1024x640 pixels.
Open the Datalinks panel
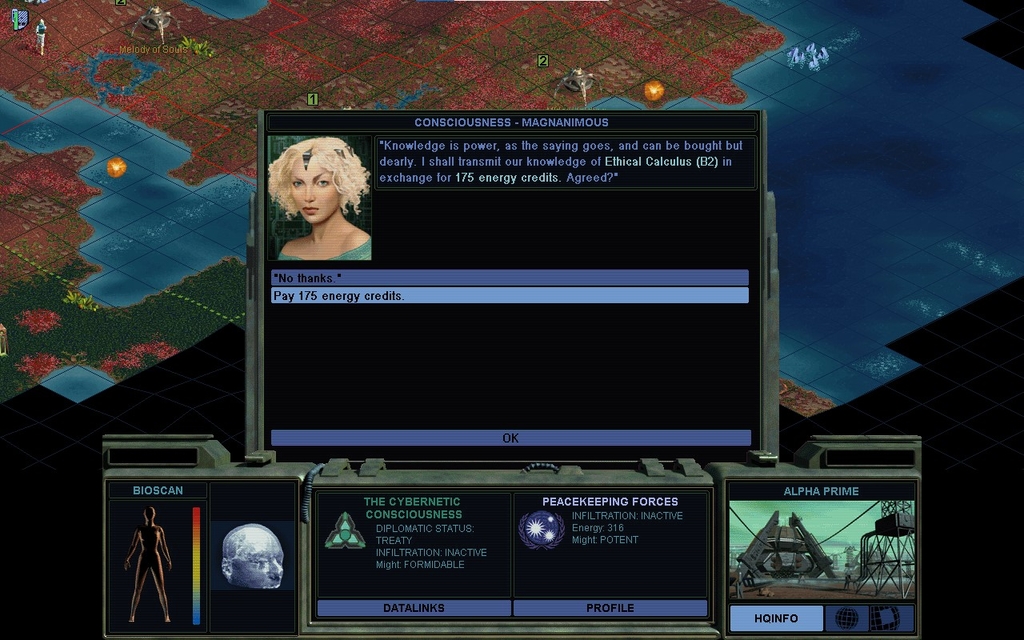(413, 608)
